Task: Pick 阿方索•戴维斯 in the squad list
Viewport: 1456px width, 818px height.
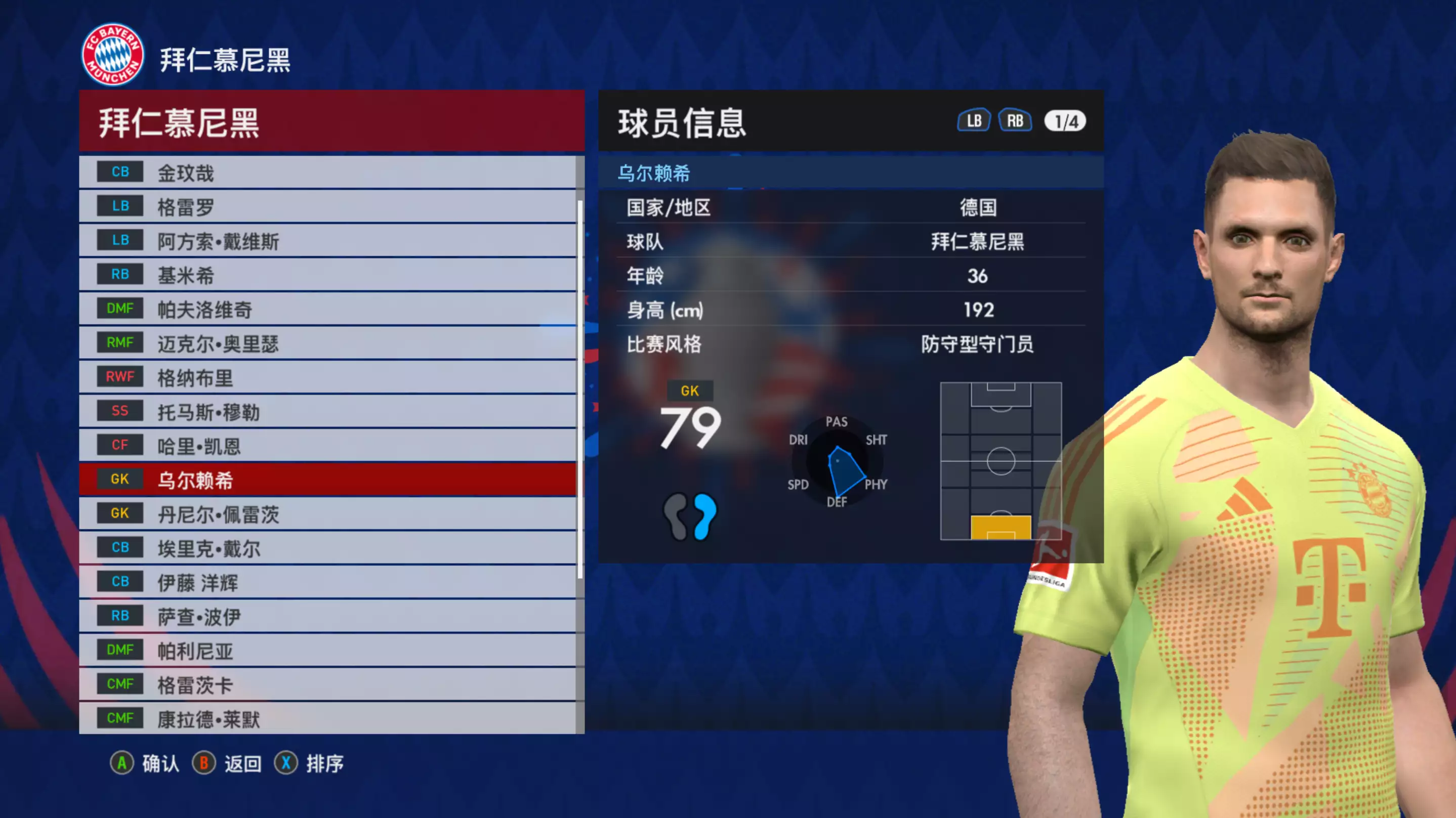Action: click(328, 241)
